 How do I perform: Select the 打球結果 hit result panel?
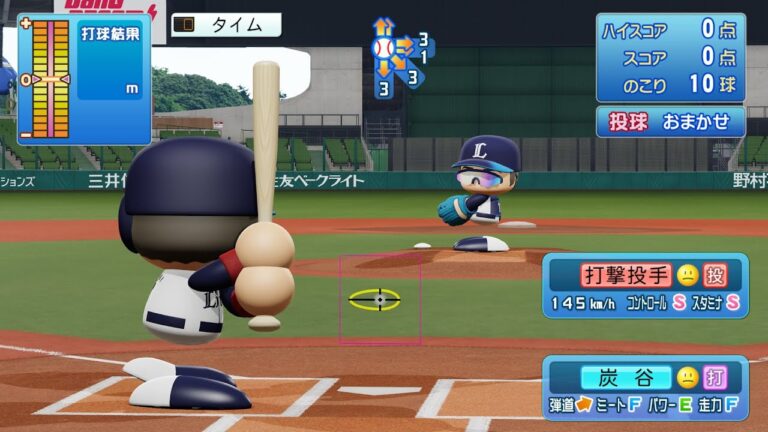pyautogui.click(x=84, y=78)
